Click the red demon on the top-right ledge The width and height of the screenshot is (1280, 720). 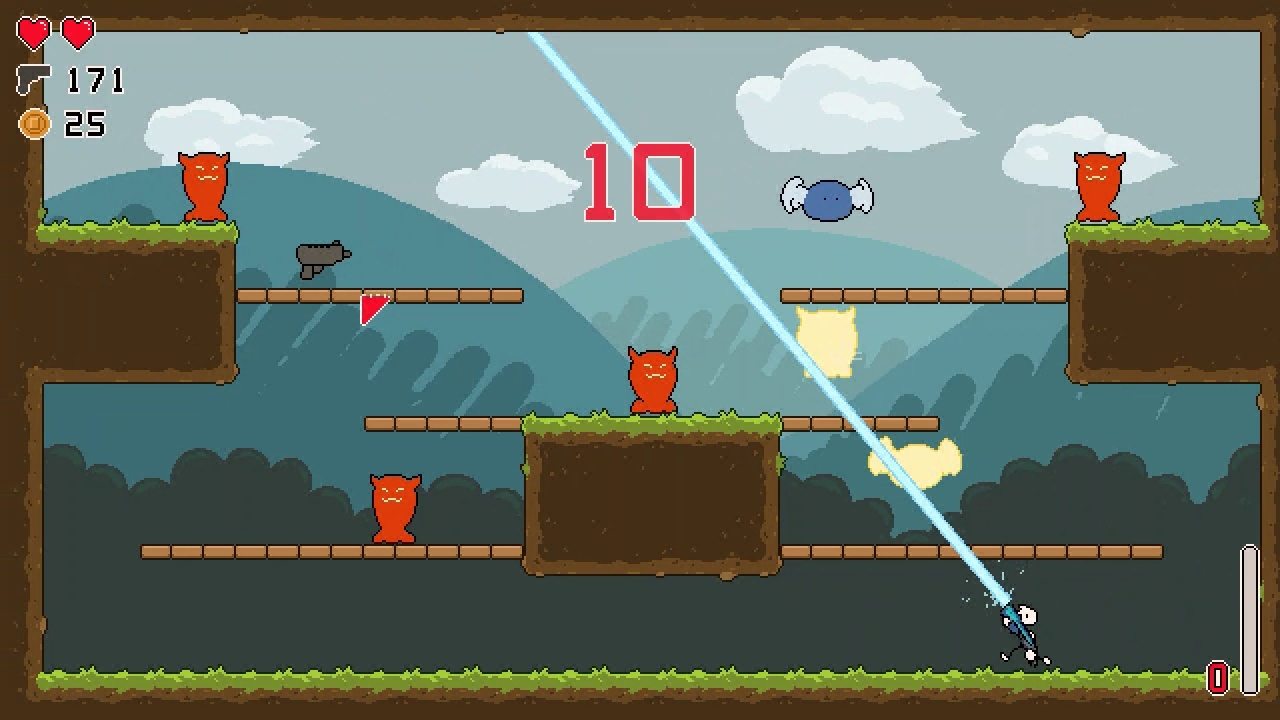click(1098, 187)
